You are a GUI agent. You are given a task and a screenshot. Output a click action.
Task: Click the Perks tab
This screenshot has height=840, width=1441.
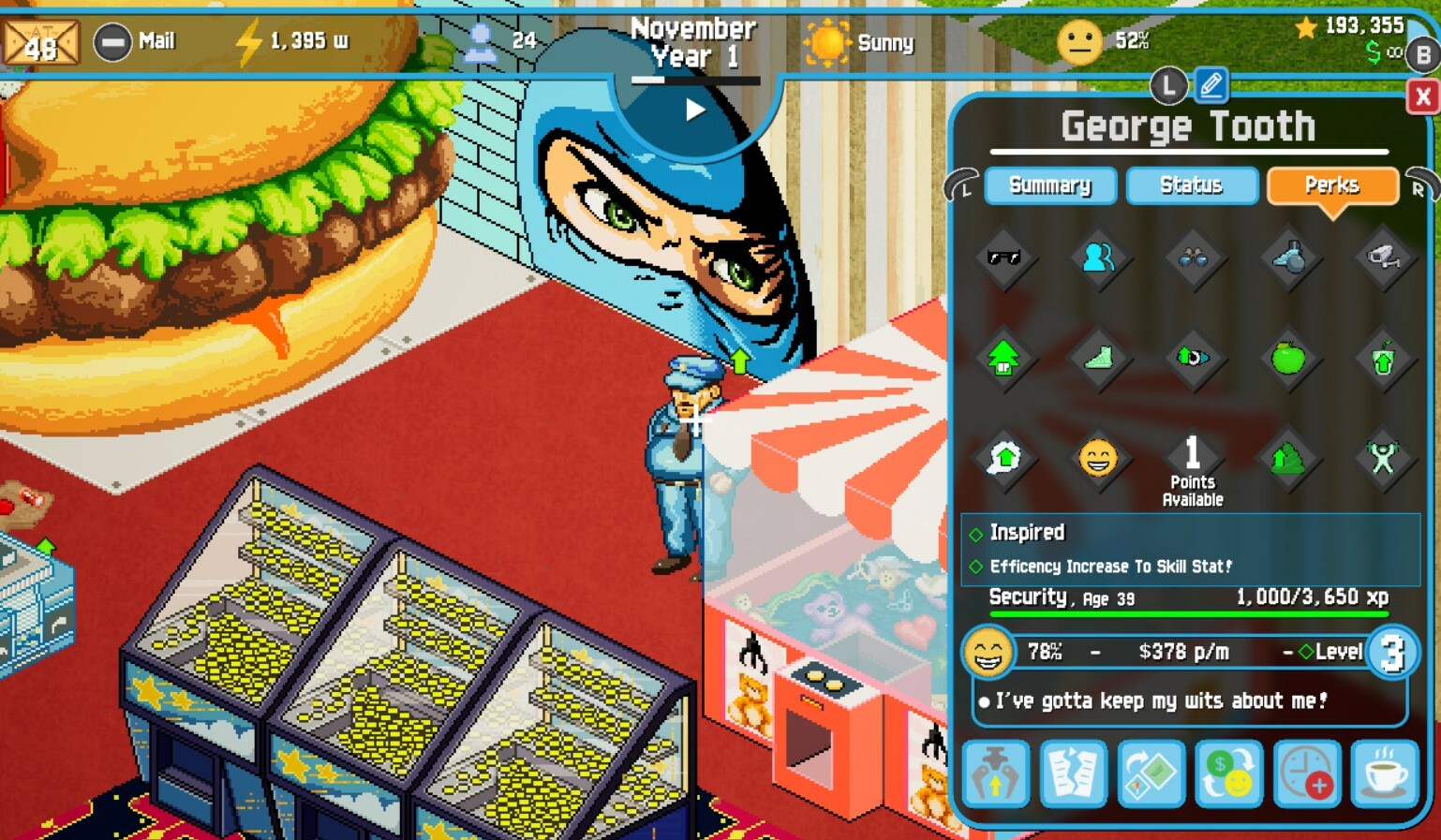pyautogui.click(x=1332, y=185)
